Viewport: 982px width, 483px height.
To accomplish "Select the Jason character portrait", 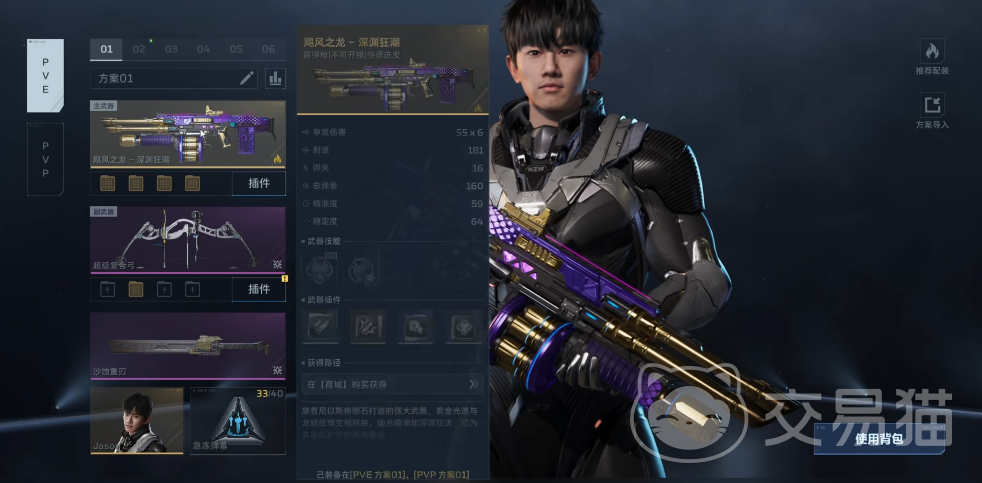I will pyautogui.click(x=137, y=420).
